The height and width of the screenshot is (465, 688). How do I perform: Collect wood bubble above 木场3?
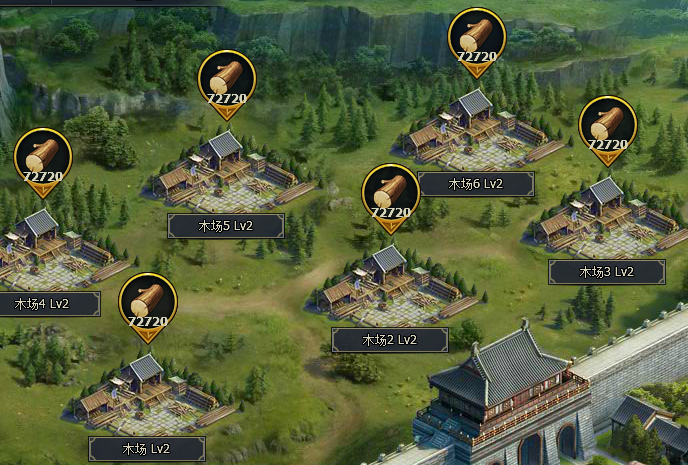(607, 127)
